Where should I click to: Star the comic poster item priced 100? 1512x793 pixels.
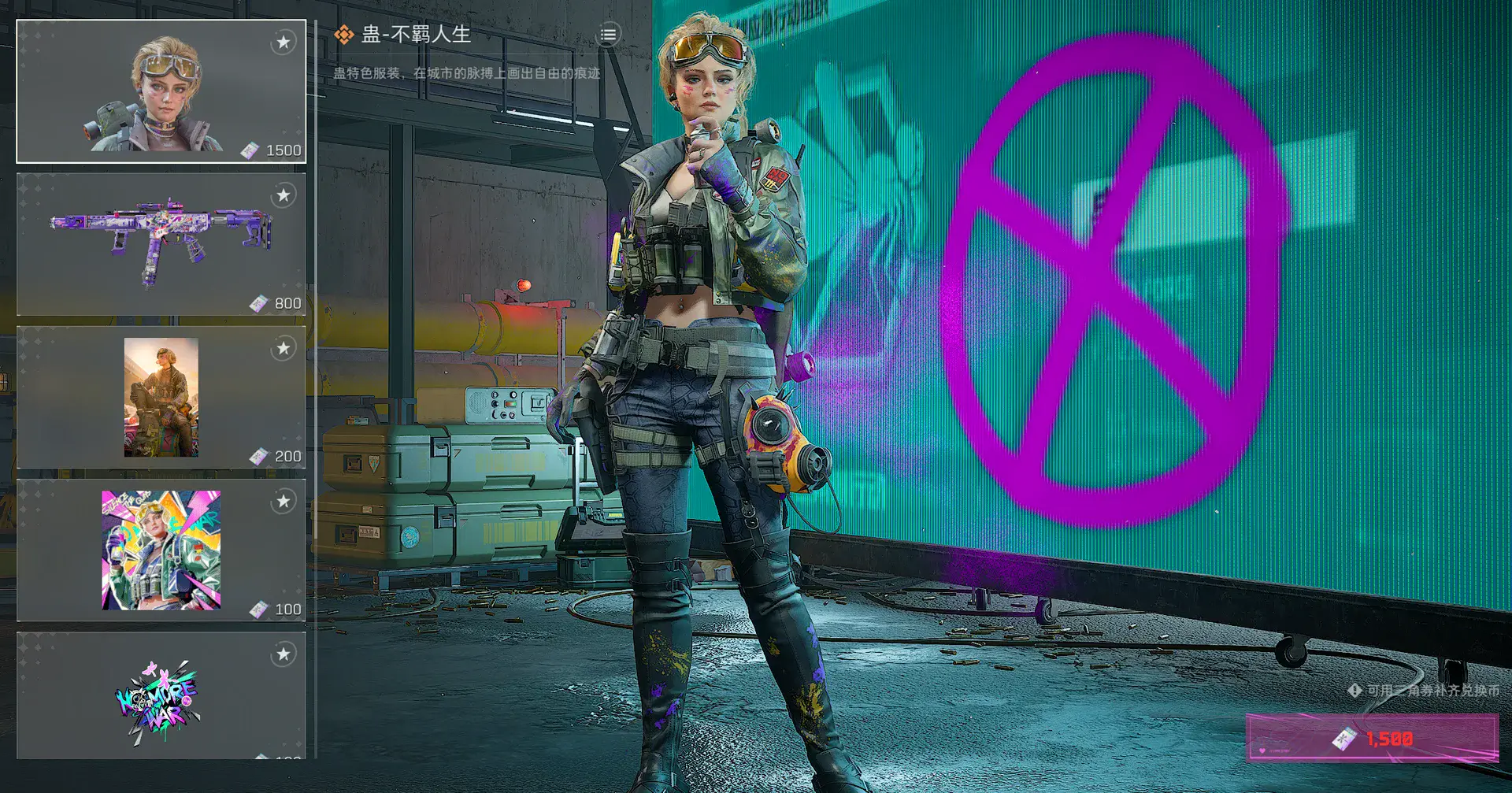click(x=283, y=501)
